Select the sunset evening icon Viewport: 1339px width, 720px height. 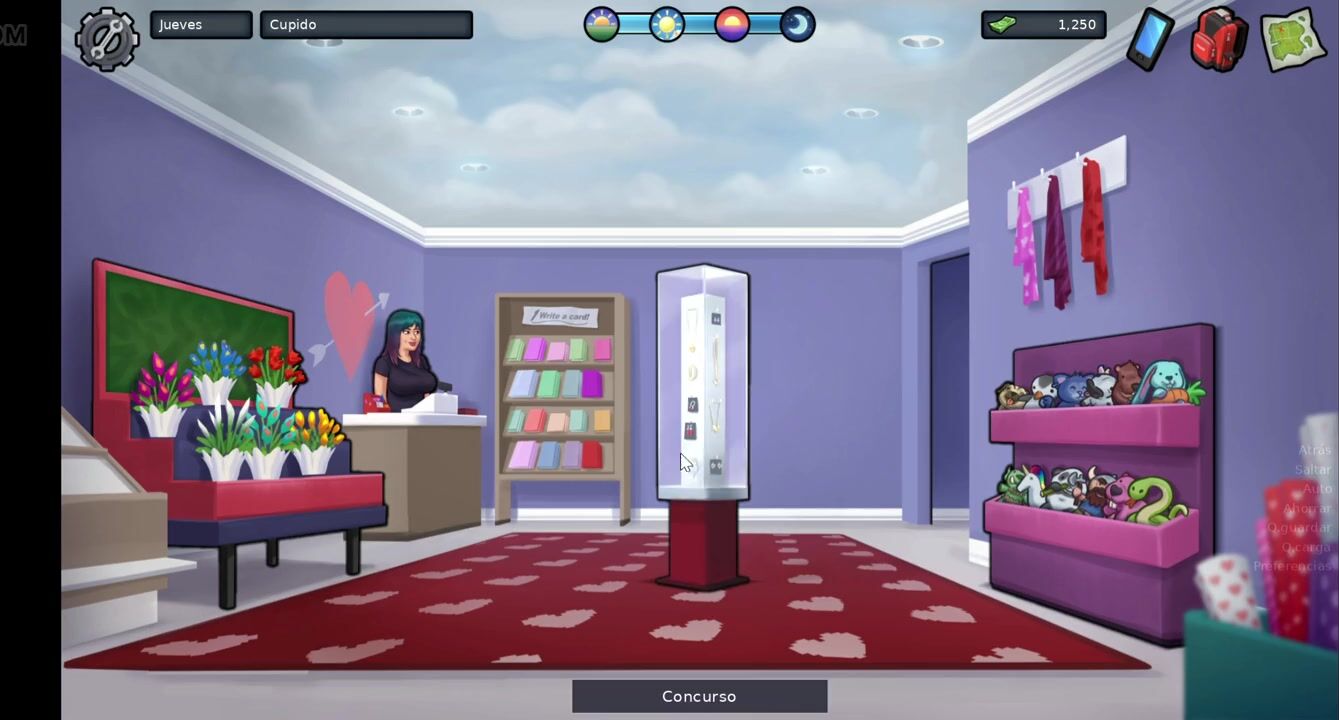click(x=732, y=24)
